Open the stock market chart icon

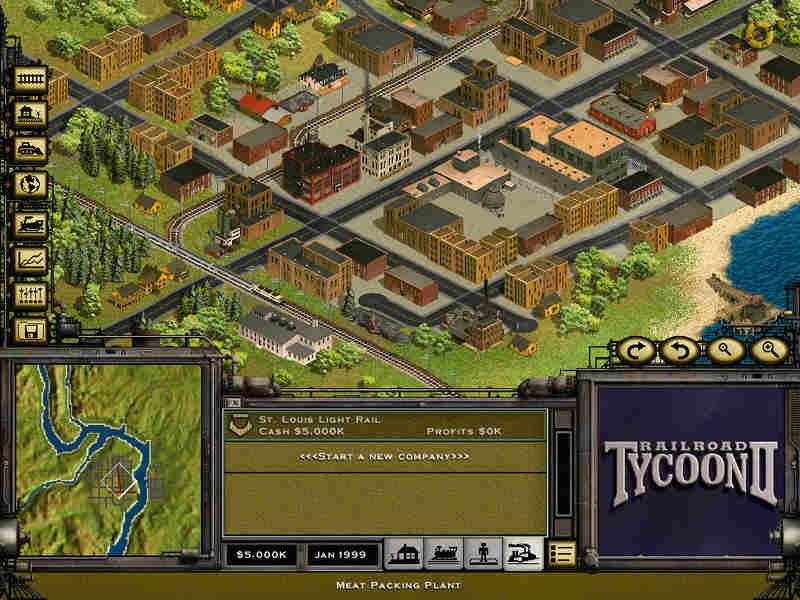[31, 259]
